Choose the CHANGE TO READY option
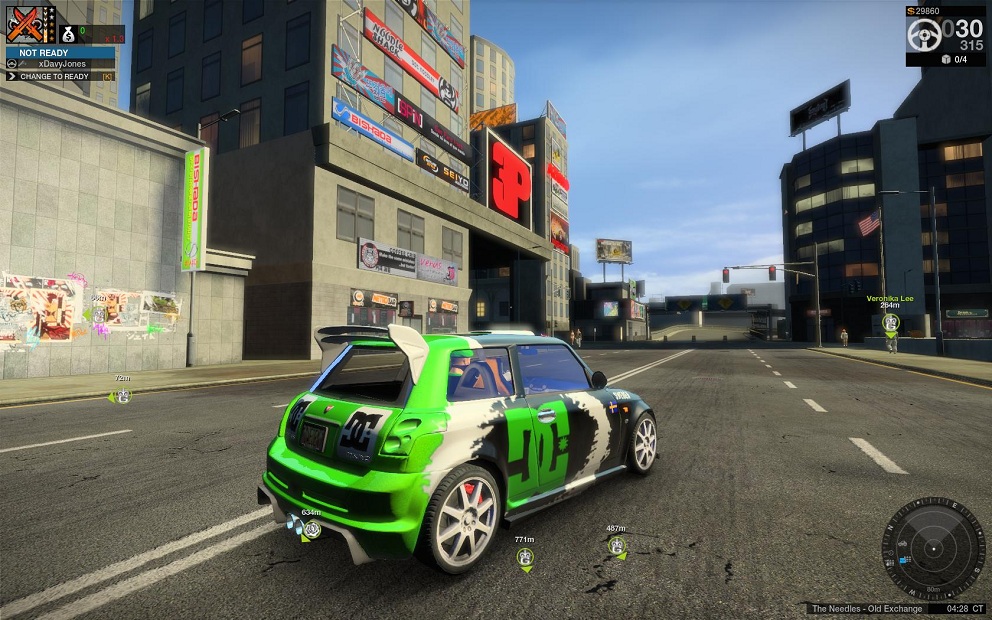The width and height of the screenshot is (992, 620). (60, 76)
